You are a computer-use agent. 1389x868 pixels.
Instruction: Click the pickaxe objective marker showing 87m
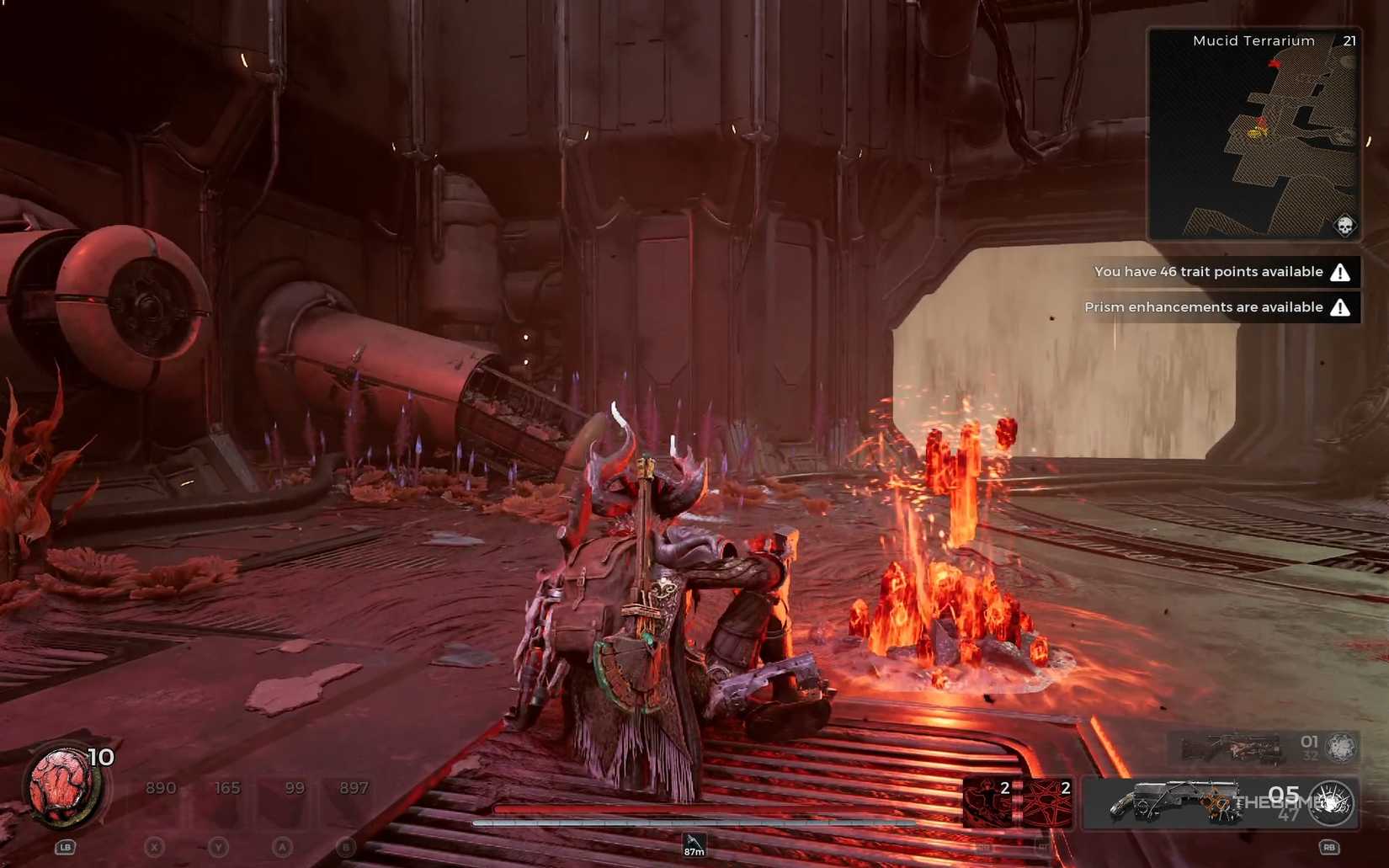click(x=693, y=844)
